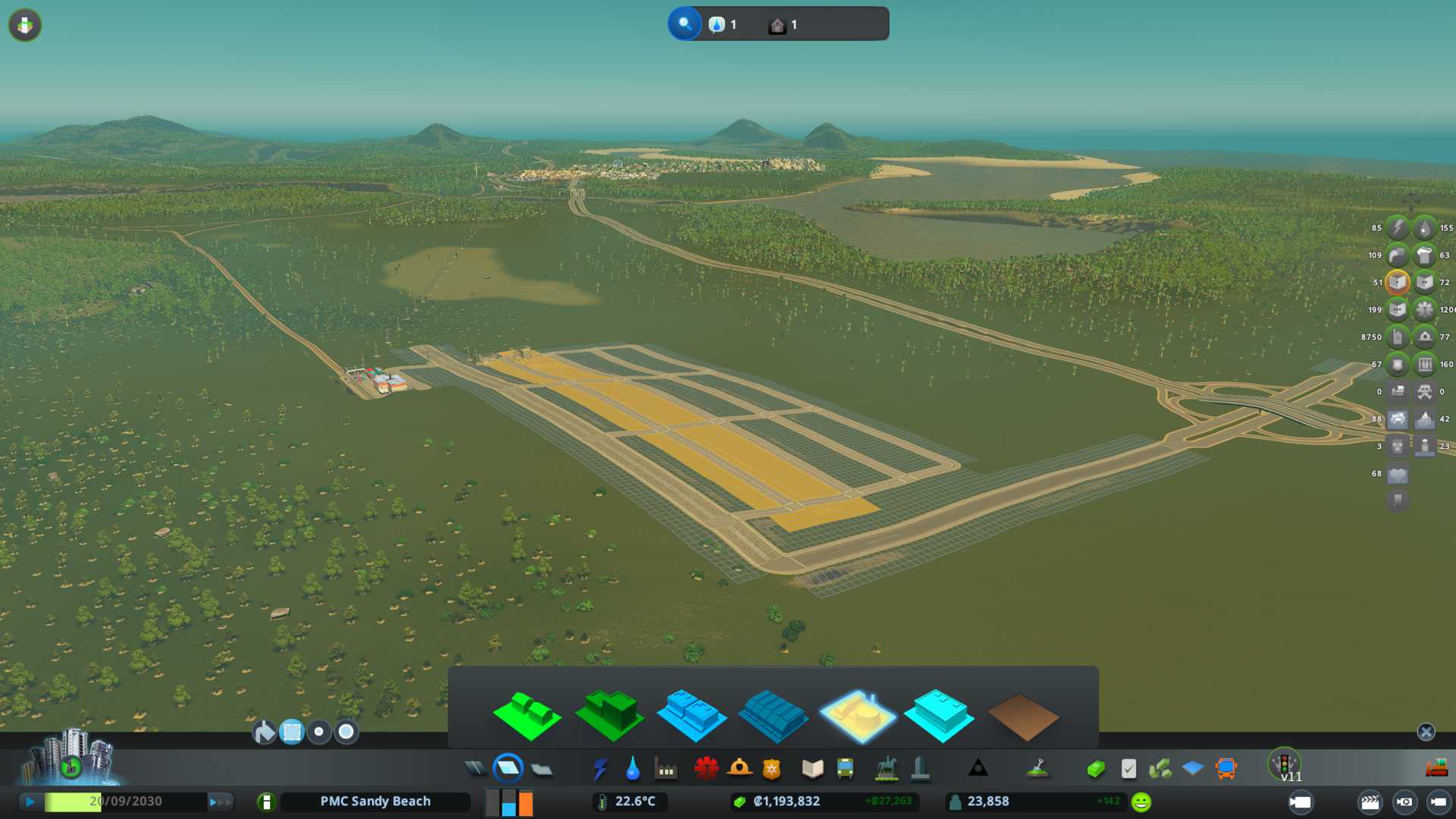Close the zoning panel
This screenshot has height=819, width=1456.
1426,732
